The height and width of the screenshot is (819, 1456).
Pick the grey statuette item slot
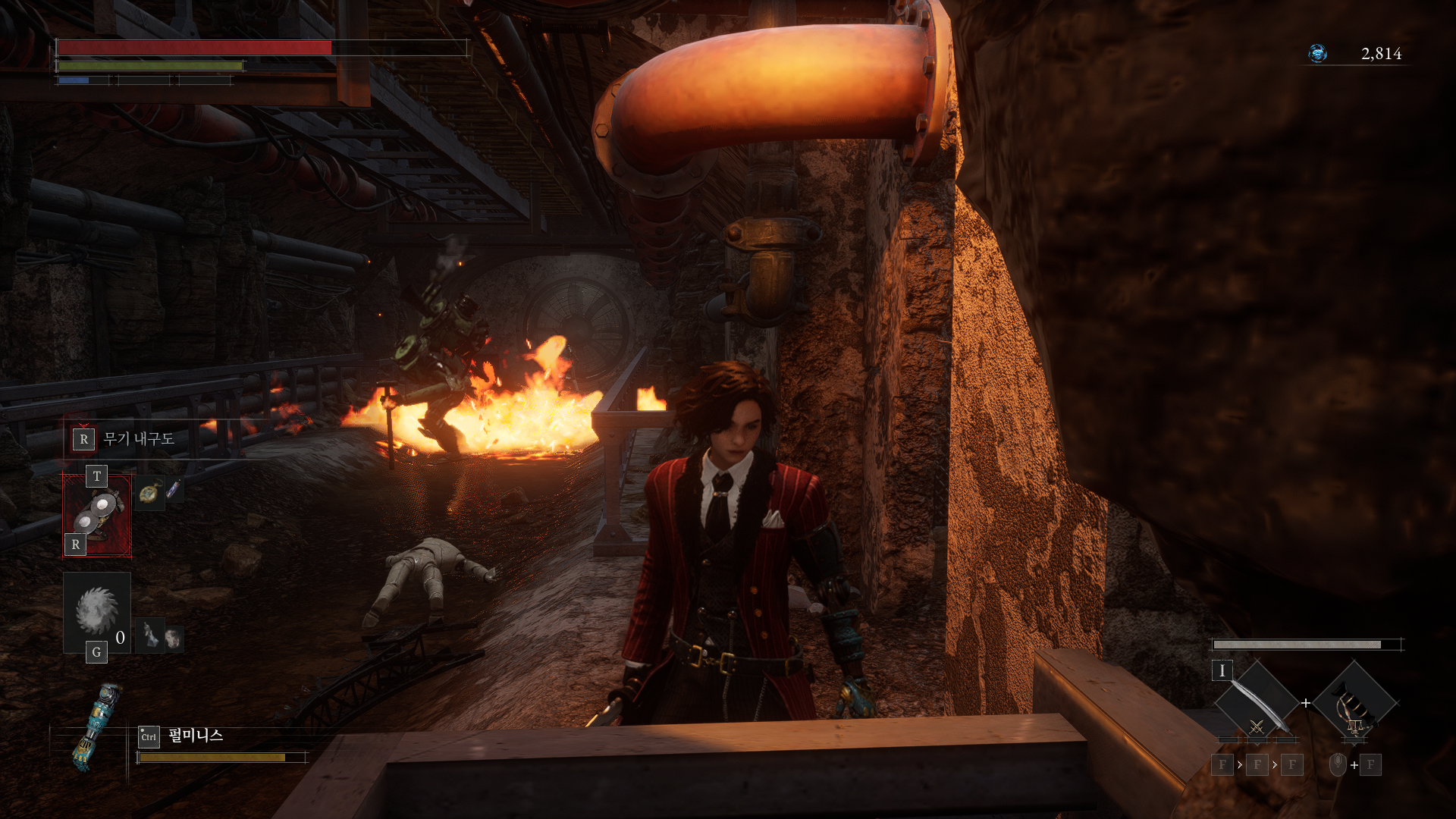(151, 635)
